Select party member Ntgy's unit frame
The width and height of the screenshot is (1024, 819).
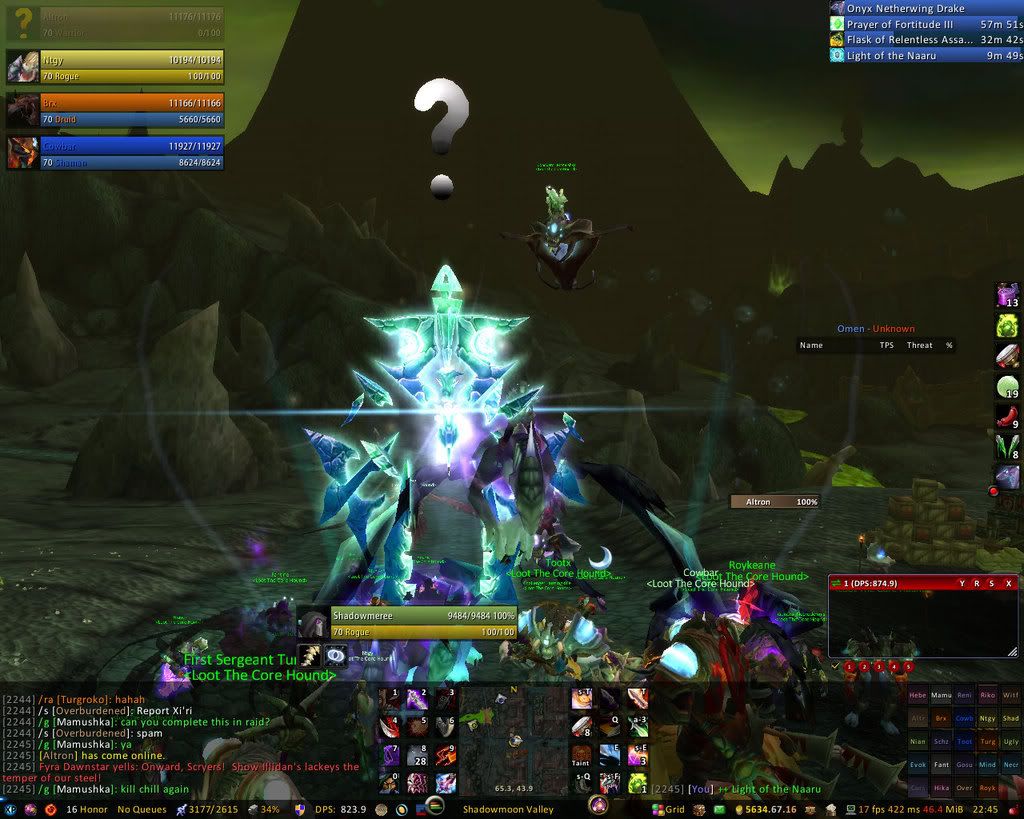[115, 67]
